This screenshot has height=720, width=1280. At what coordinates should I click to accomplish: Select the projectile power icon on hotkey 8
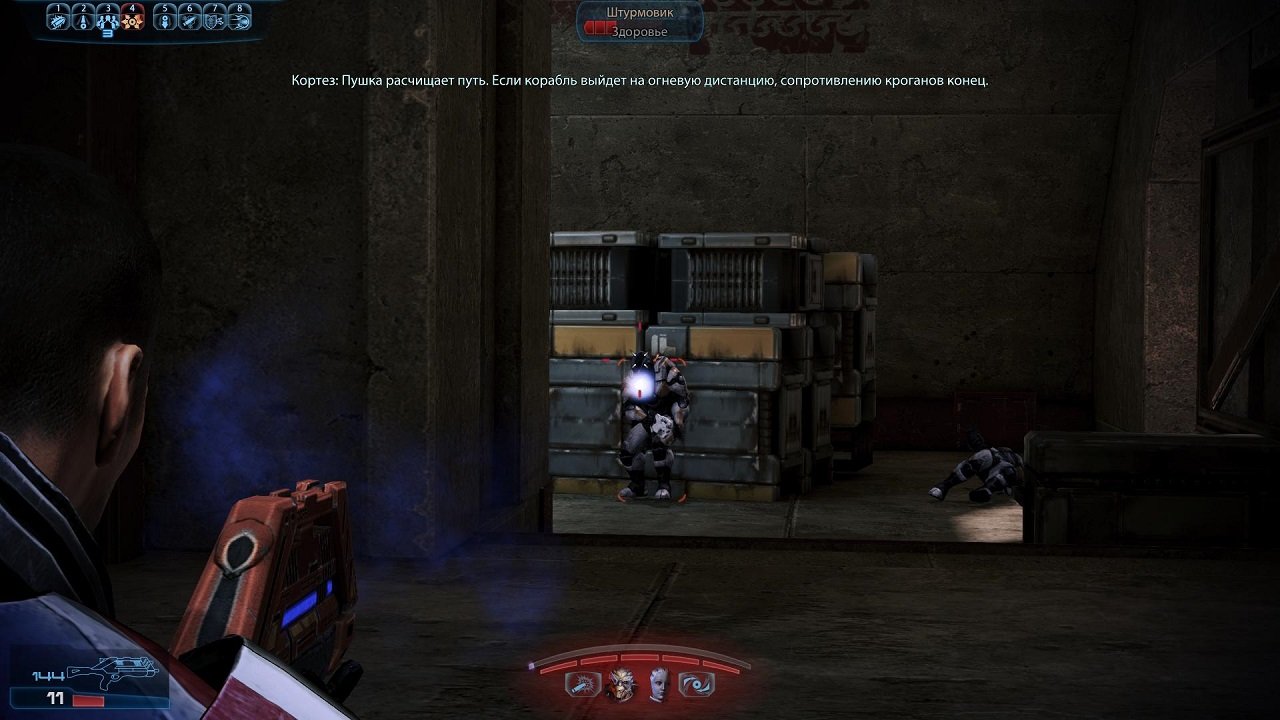(x=238, y=21)
